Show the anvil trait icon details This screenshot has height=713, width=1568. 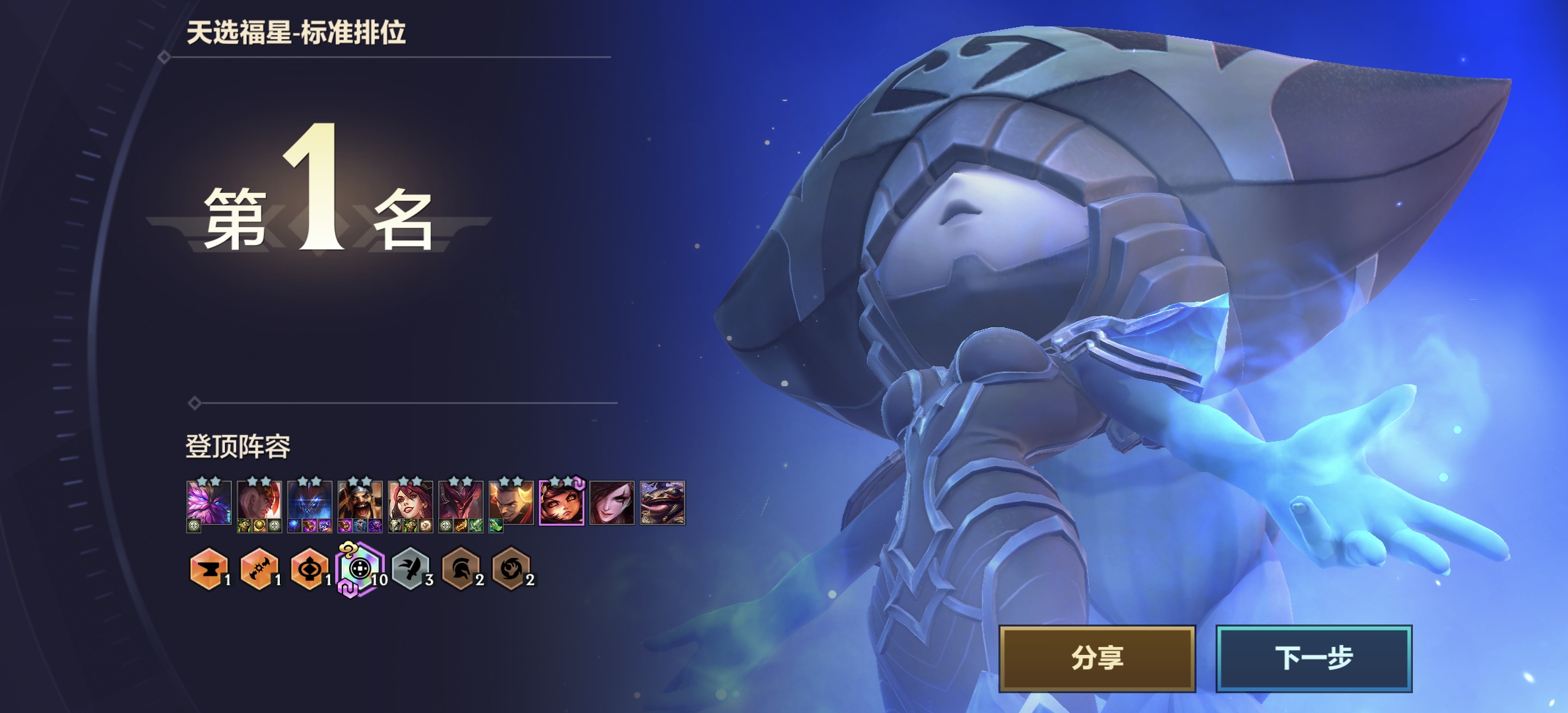209,568
